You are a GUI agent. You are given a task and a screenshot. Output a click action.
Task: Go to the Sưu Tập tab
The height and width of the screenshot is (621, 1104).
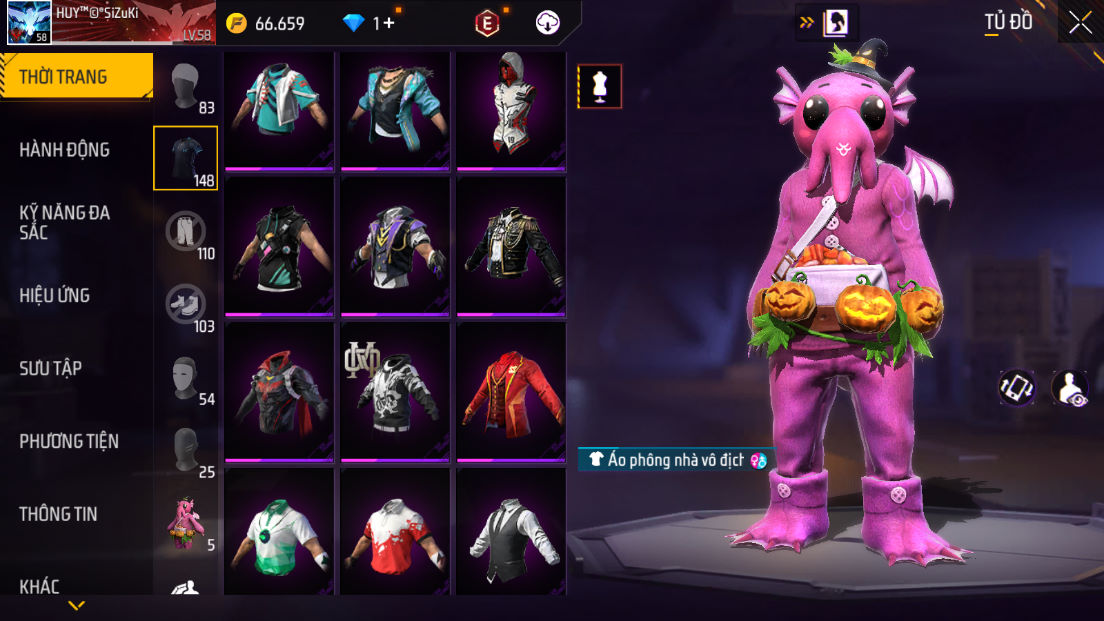click(x=51, y=368)
